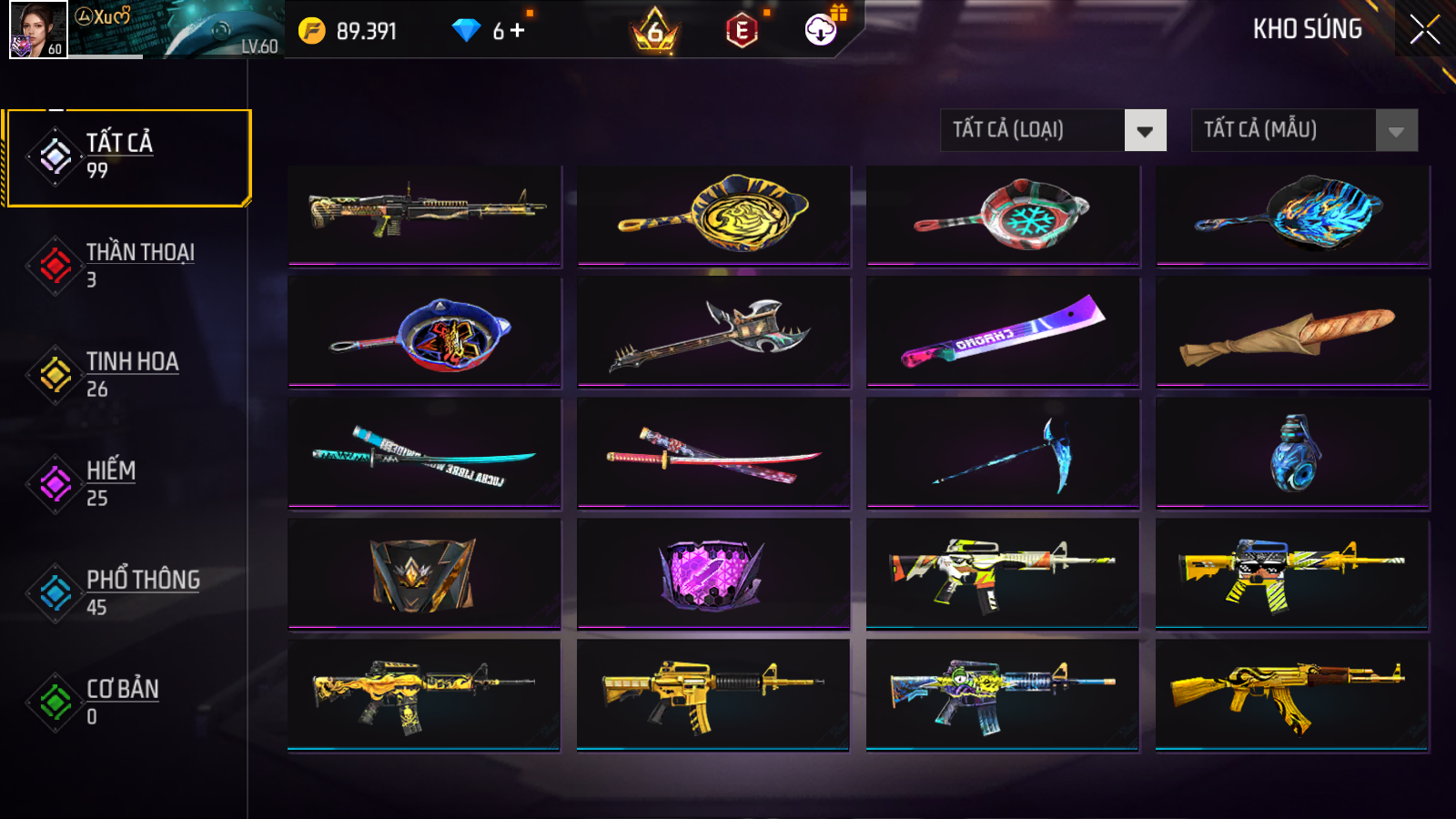Viewport: 1456px width, 819px height.
Task: Select the baguette melee skin
Action: 1292,333
